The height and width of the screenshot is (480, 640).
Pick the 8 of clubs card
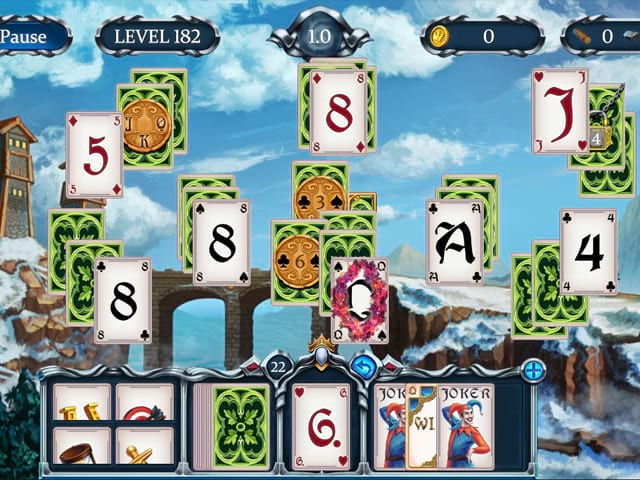(x=123, y=300)
